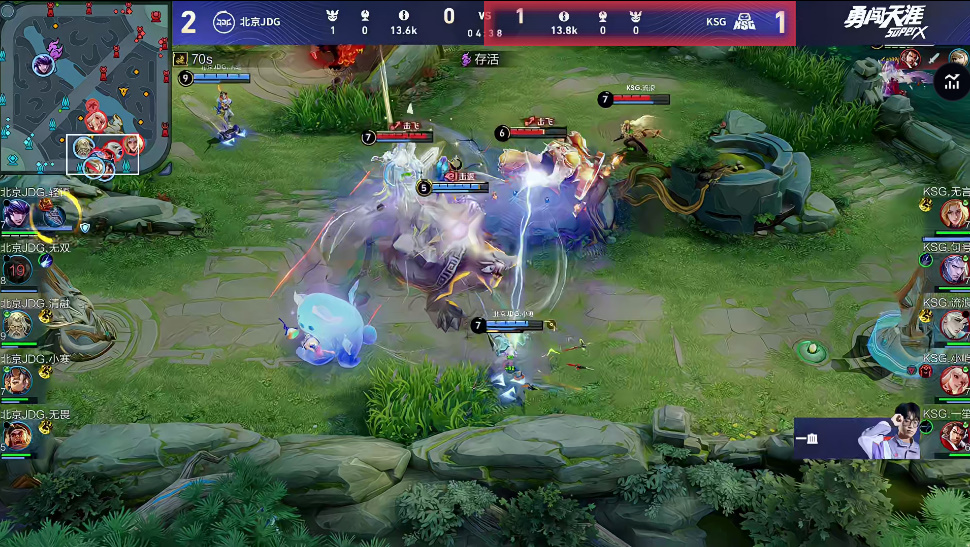Select the first JDG player's hero portrait
The image size is (970, 547).
[x=17, y=214]
